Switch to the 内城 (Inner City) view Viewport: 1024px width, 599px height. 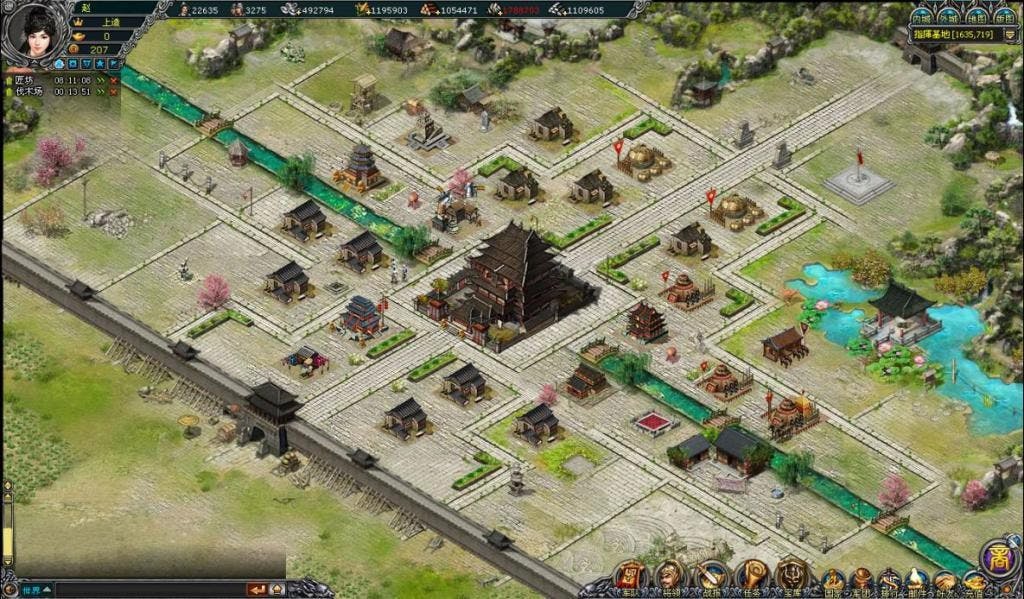[921, 17]
